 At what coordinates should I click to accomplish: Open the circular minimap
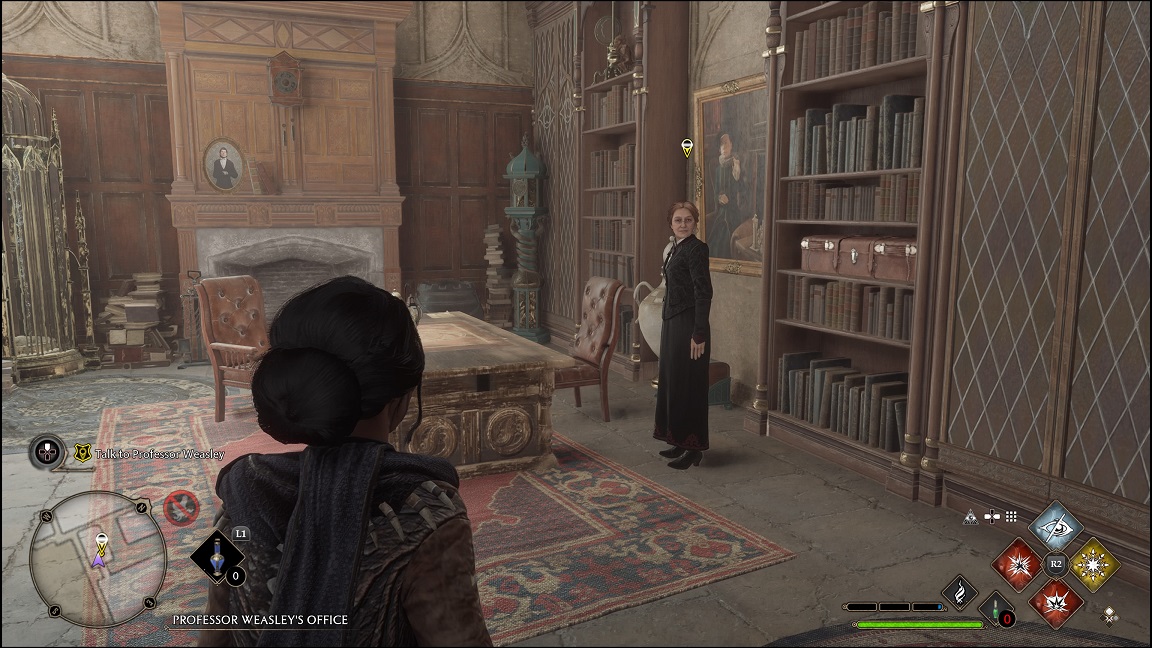pyautogui.click(x=98, y=558)
